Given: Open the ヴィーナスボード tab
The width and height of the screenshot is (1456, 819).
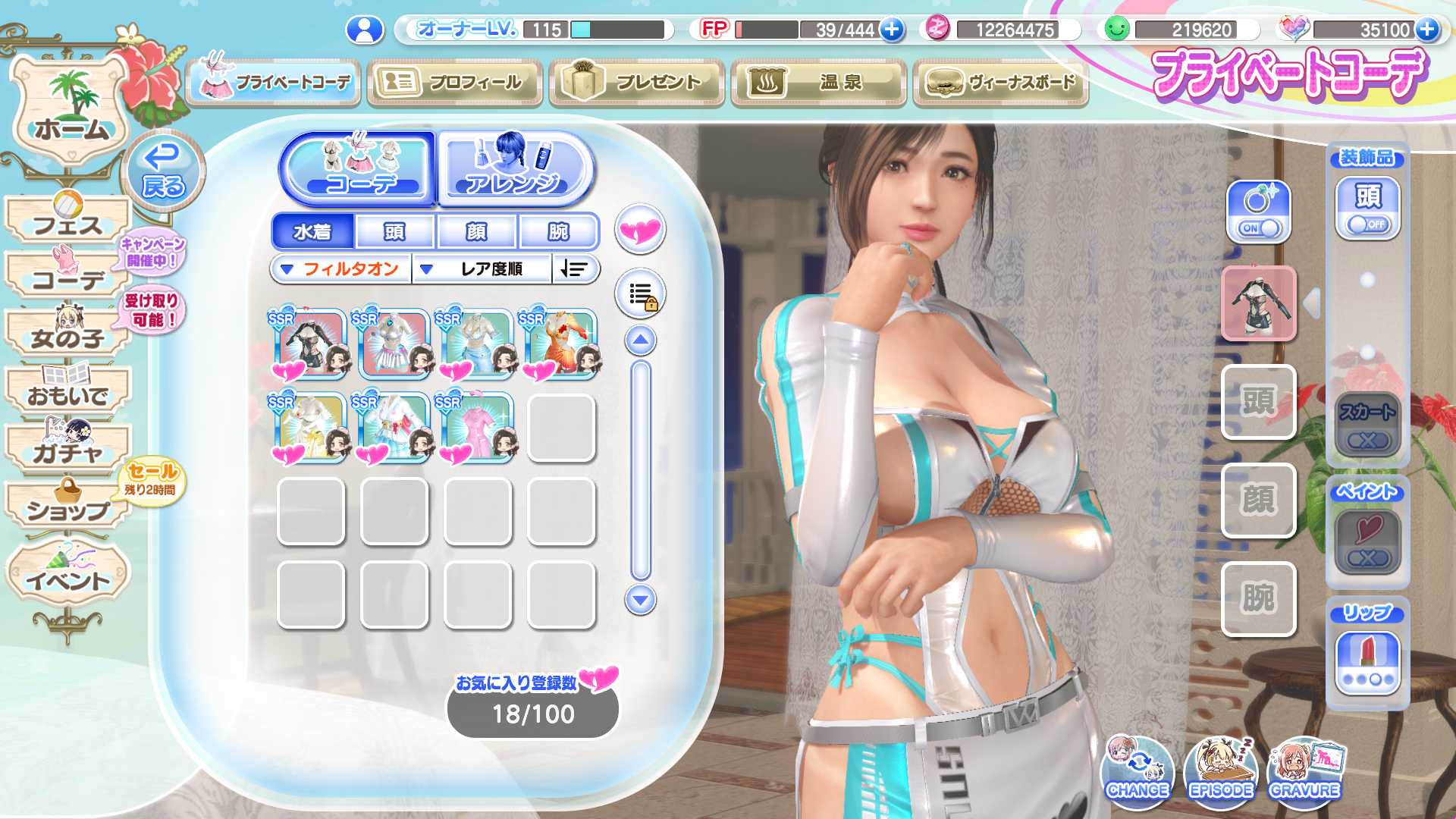Looking at the screenshot, I should point(1000,82).
